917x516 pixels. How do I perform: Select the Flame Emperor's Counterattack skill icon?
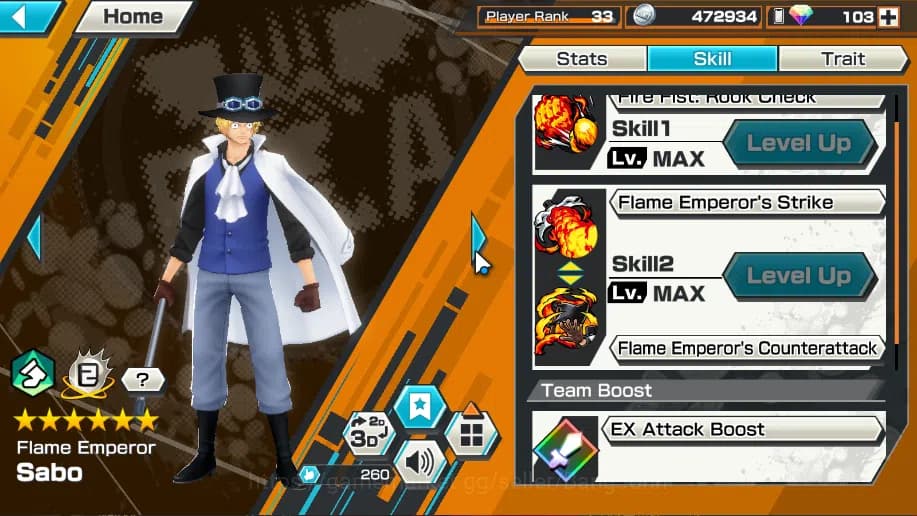[566, 320]
